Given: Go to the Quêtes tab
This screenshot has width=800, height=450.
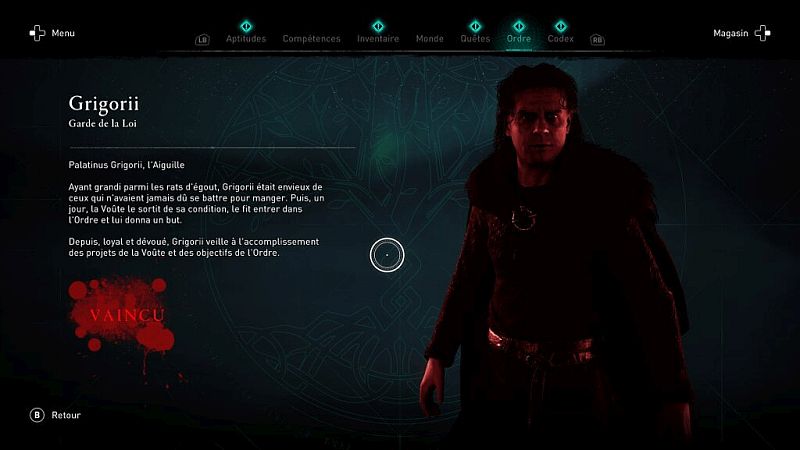Looking at the screenshot, I should (x=475, y=39).
